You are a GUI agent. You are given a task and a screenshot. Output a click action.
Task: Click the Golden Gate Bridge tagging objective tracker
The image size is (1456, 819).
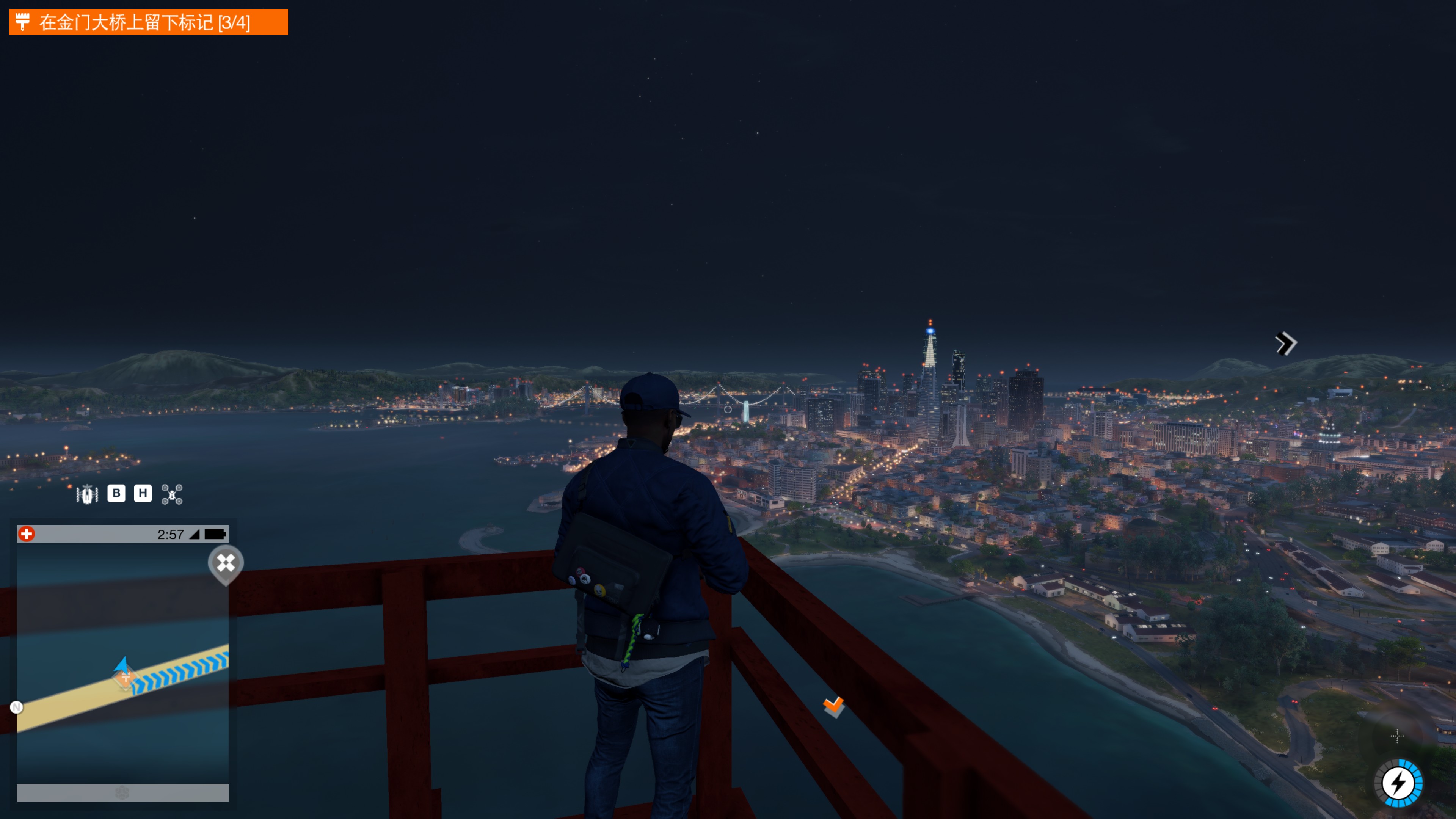point(148,22)
